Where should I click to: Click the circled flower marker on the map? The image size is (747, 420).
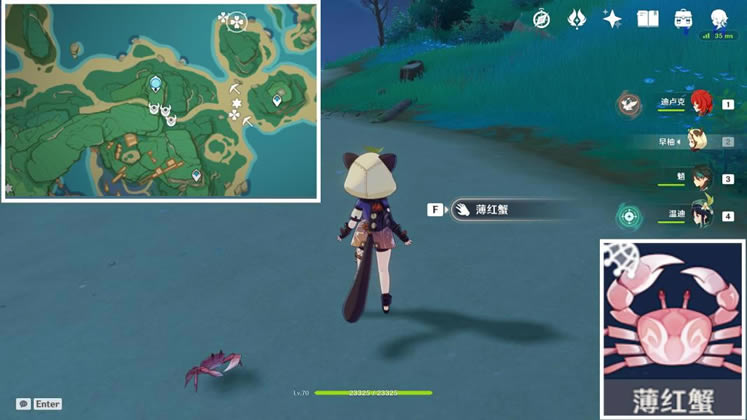[x=236, y=19]
